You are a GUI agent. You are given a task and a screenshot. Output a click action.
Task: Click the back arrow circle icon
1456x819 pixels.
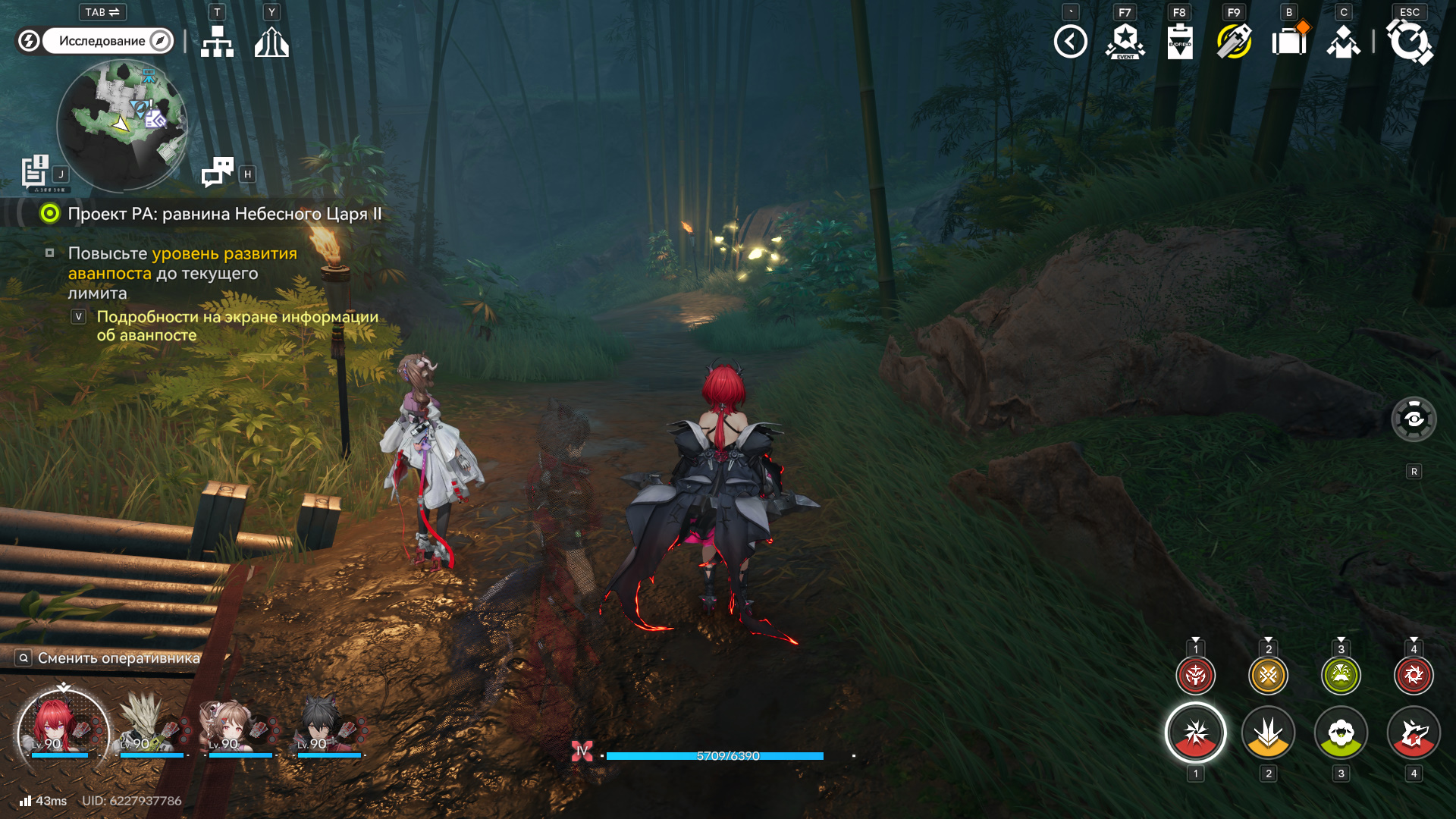[1070, 42]
